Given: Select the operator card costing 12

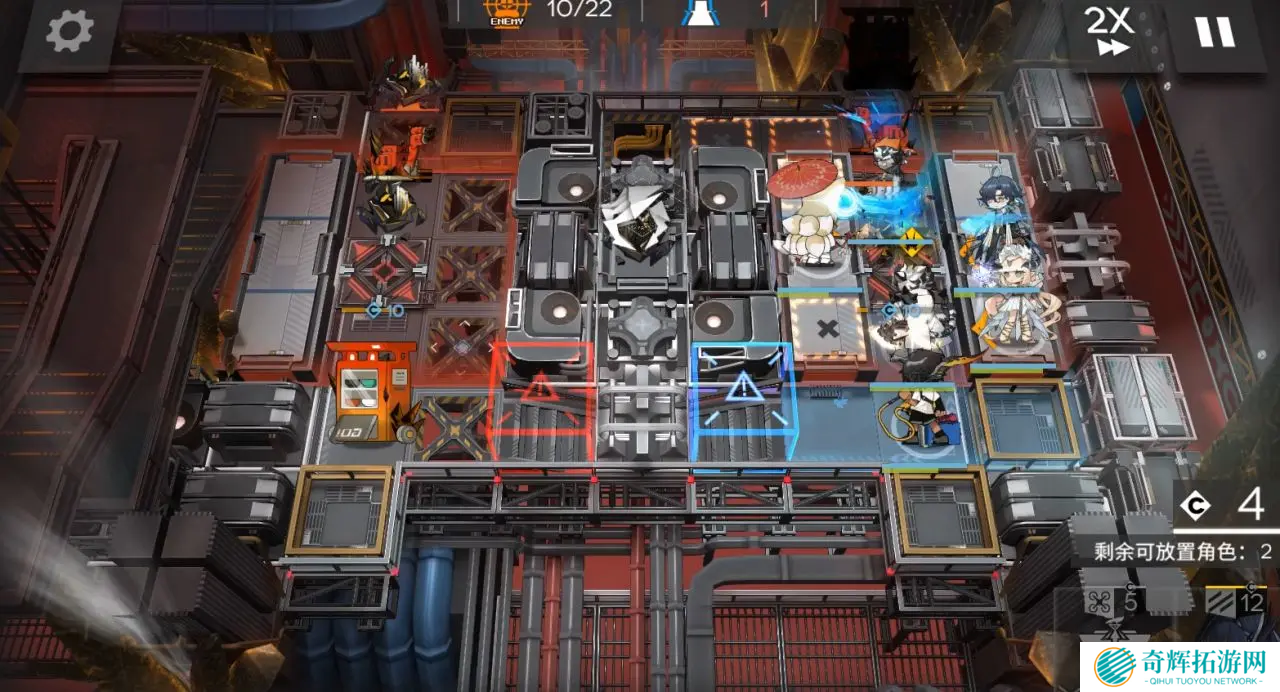Looking at the screenshot, I should pos(1236,610).
